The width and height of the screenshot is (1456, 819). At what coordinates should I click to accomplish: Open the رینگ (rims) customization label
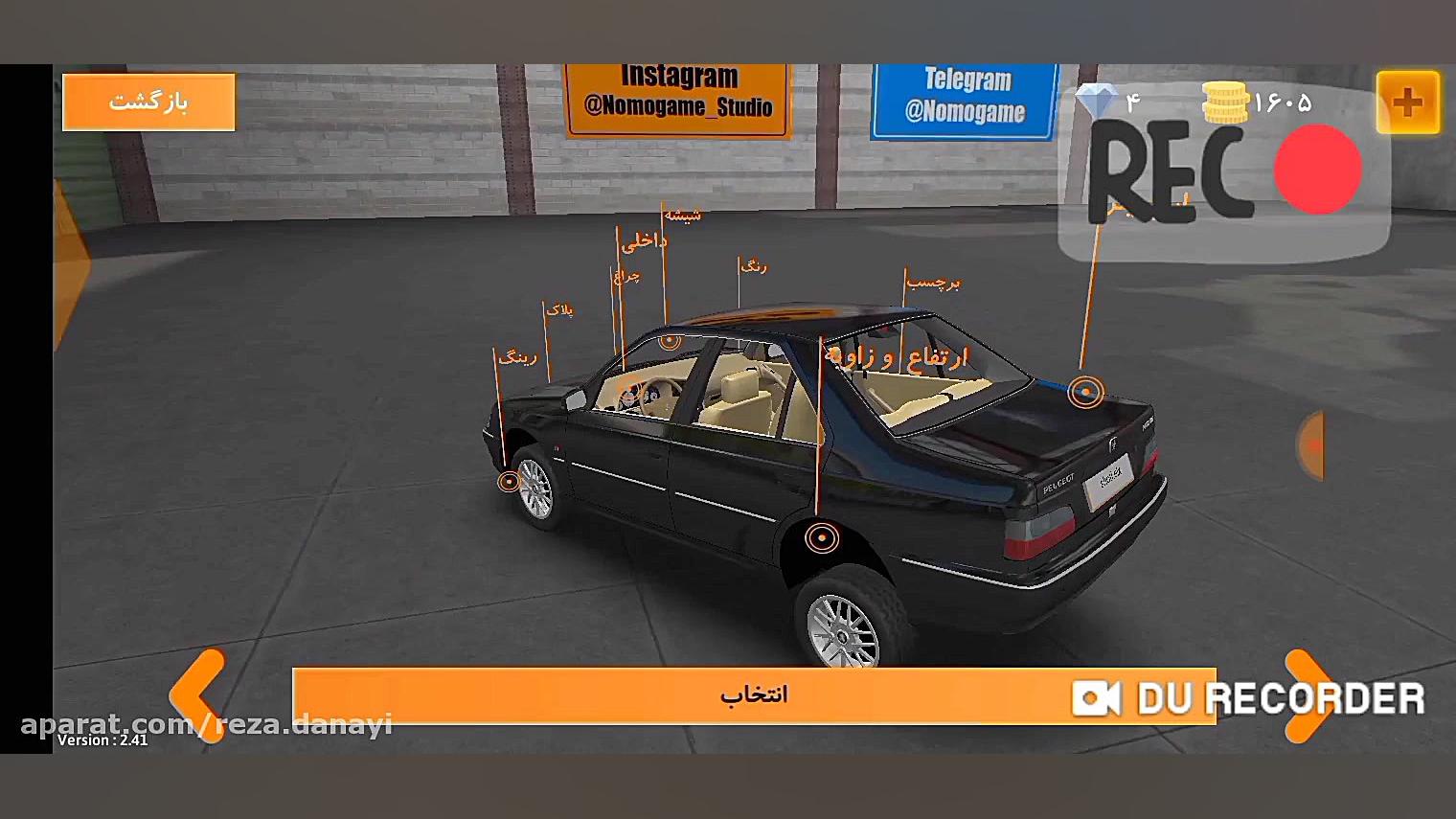pos(517,357)
